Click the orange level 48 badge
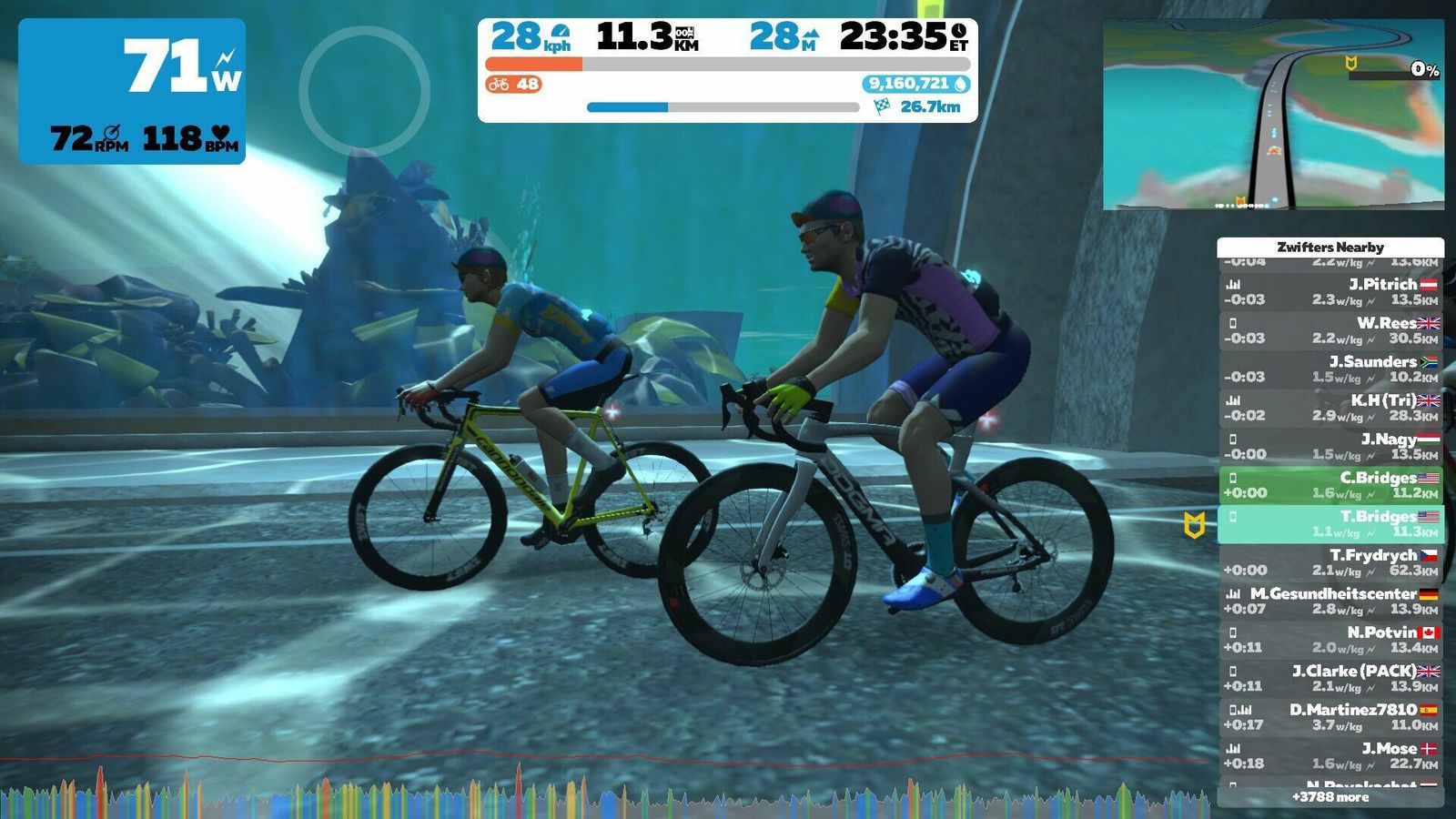 click(513, 85)
